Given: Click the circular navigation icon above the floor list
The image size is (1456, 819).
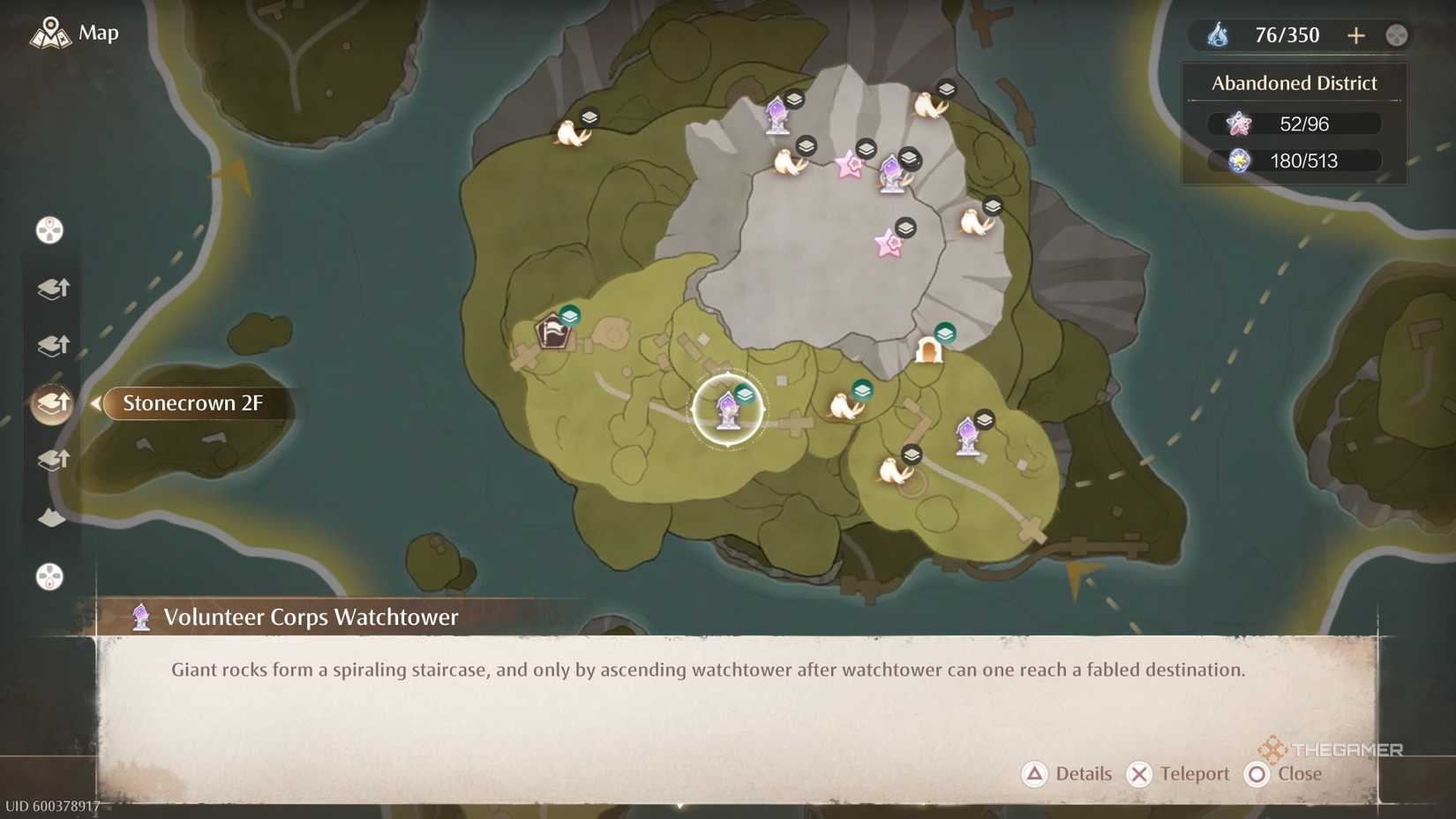Looking at the screenshot, I should 50,230.
